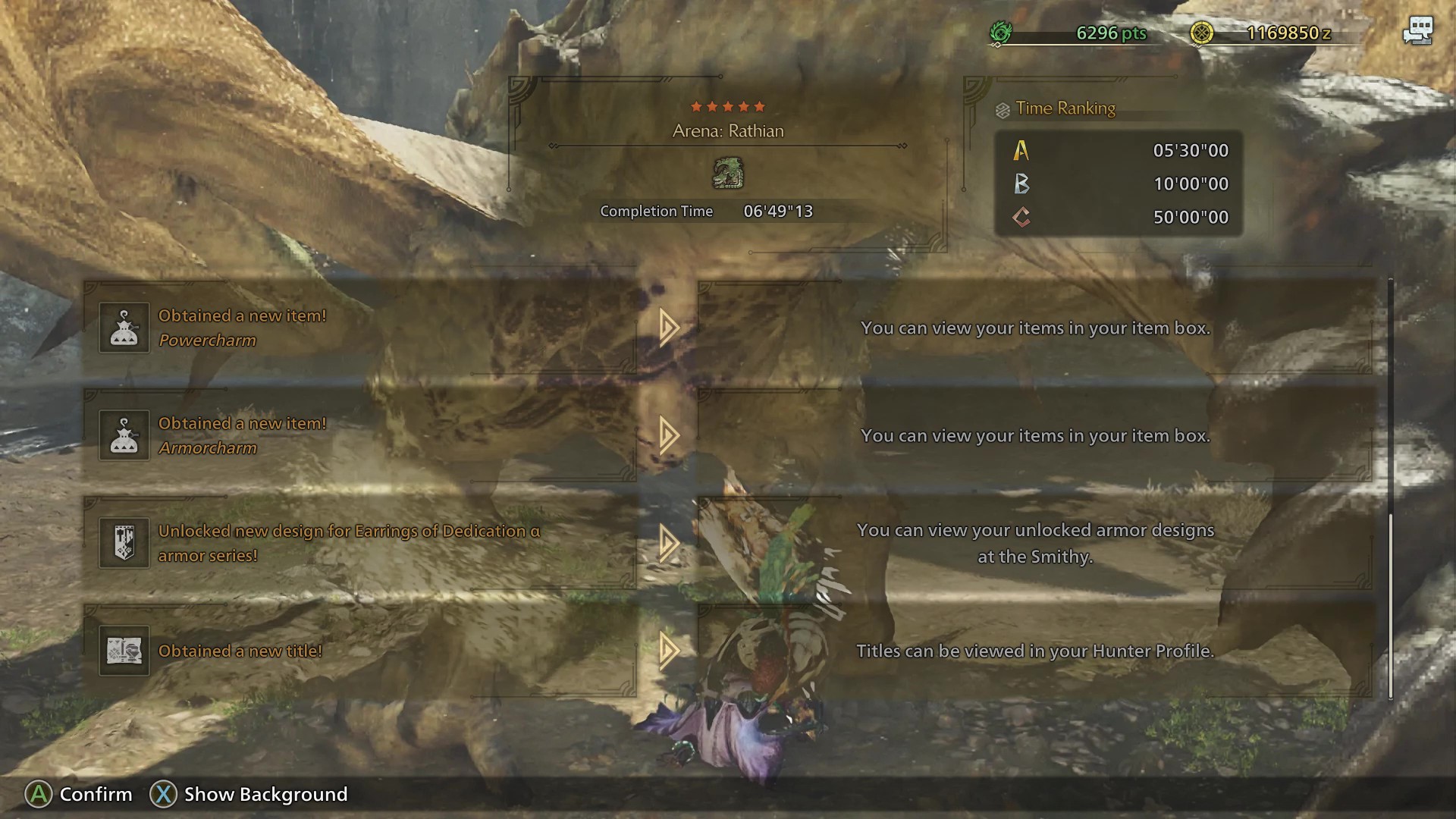Expand the new title notification arrow
The image size is (1456, 819).
[667, 651]
